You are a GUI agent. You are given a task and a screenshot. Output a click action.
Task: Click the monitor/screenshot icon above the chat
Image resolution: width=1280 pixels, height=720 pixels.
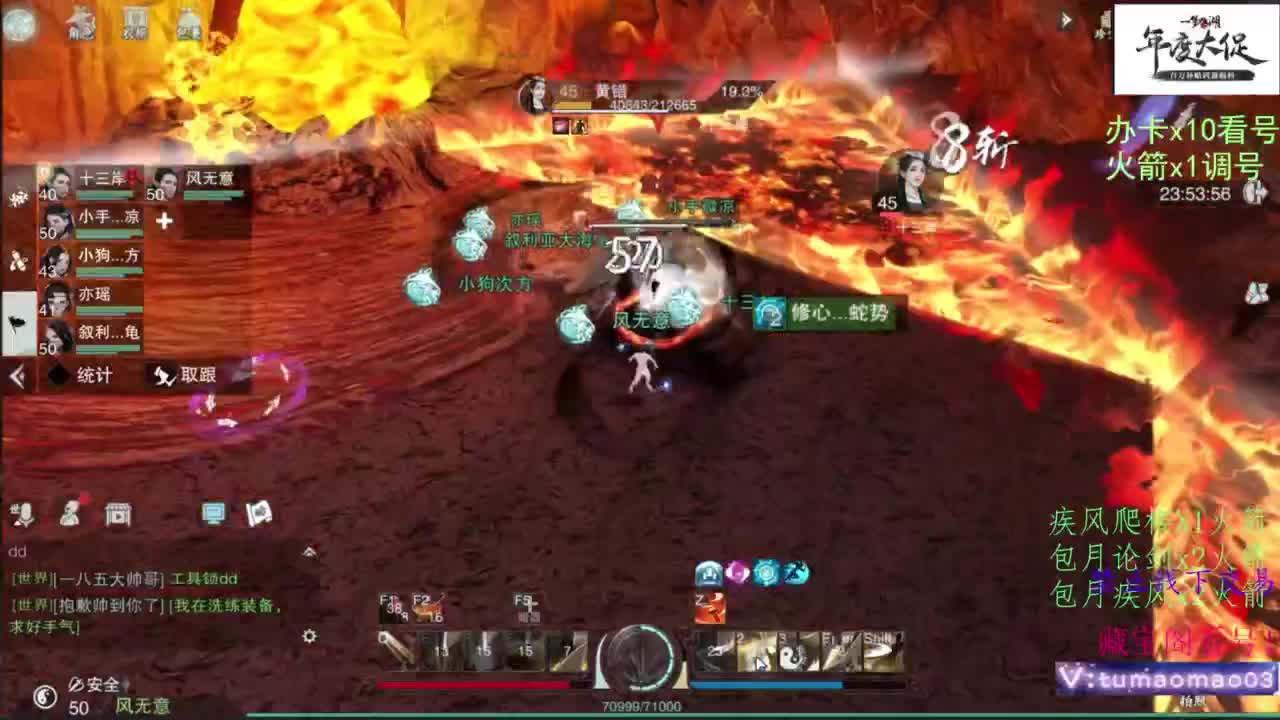pos(211,512)
